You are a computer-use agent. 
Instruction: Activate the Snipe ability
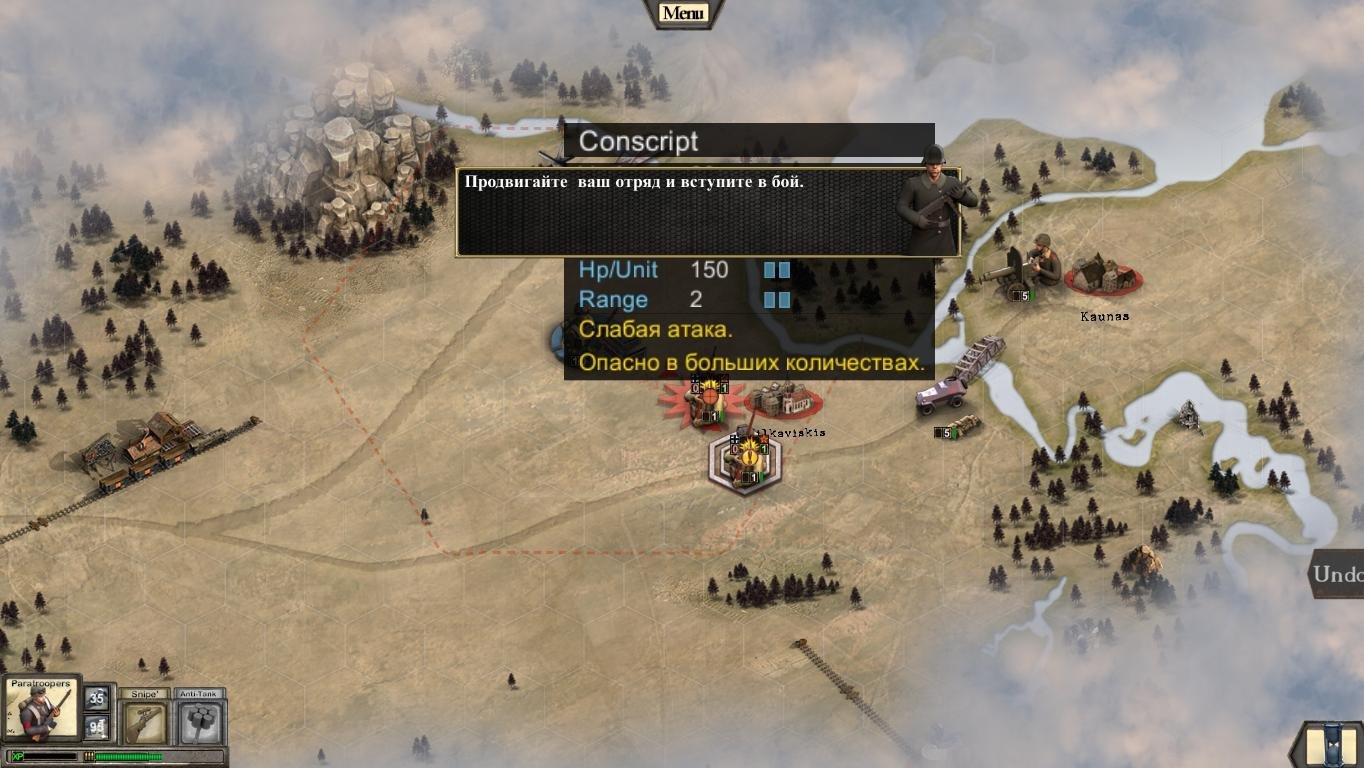coord(145,719)
